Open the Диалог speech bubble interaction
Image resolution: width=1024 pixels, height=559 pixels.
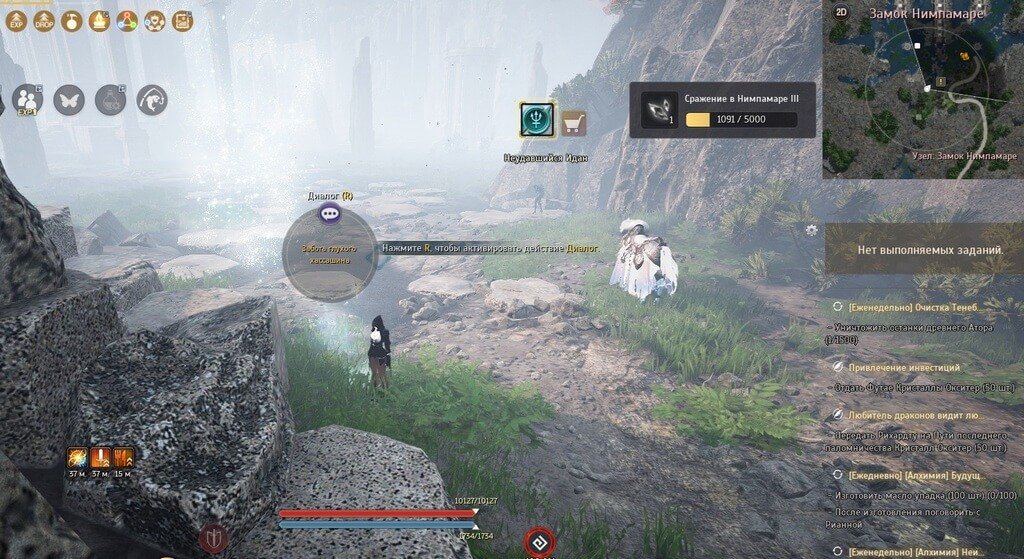point(330,213)
